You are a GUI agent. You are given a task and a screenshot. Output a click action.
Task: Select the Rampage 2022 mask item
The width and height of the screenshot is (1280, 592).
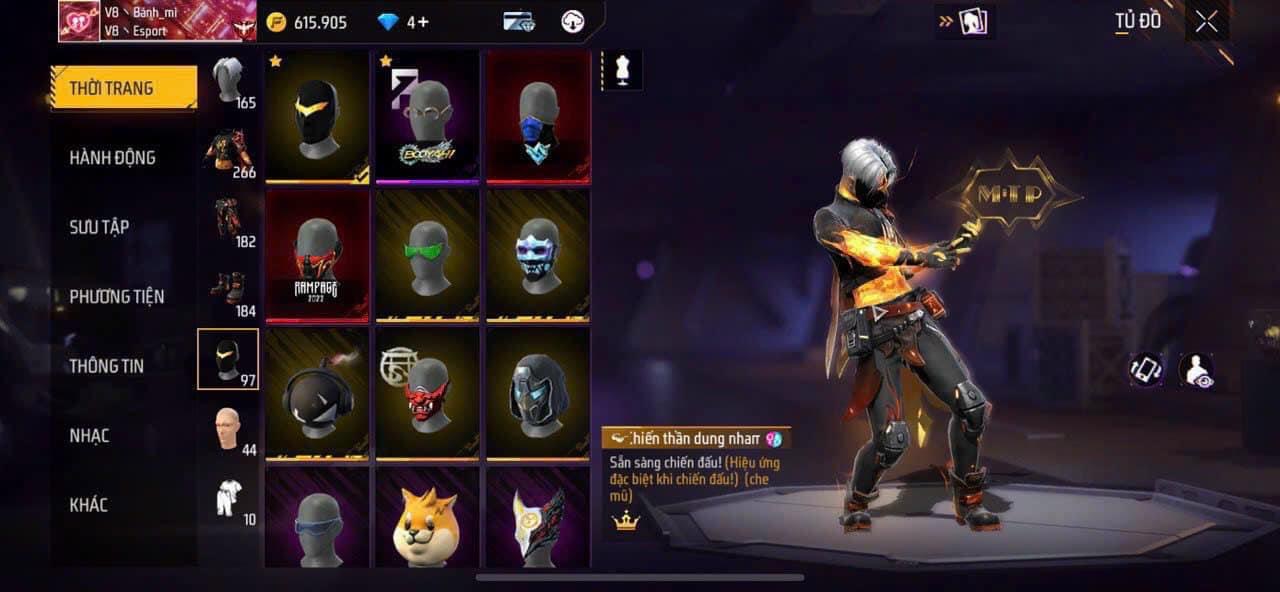click(318, 254)
